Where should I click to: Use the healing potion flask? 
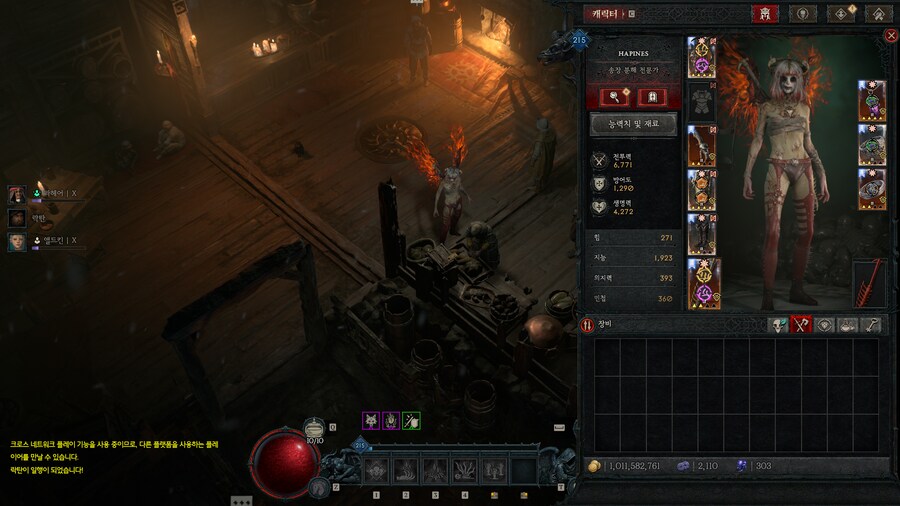315,429
